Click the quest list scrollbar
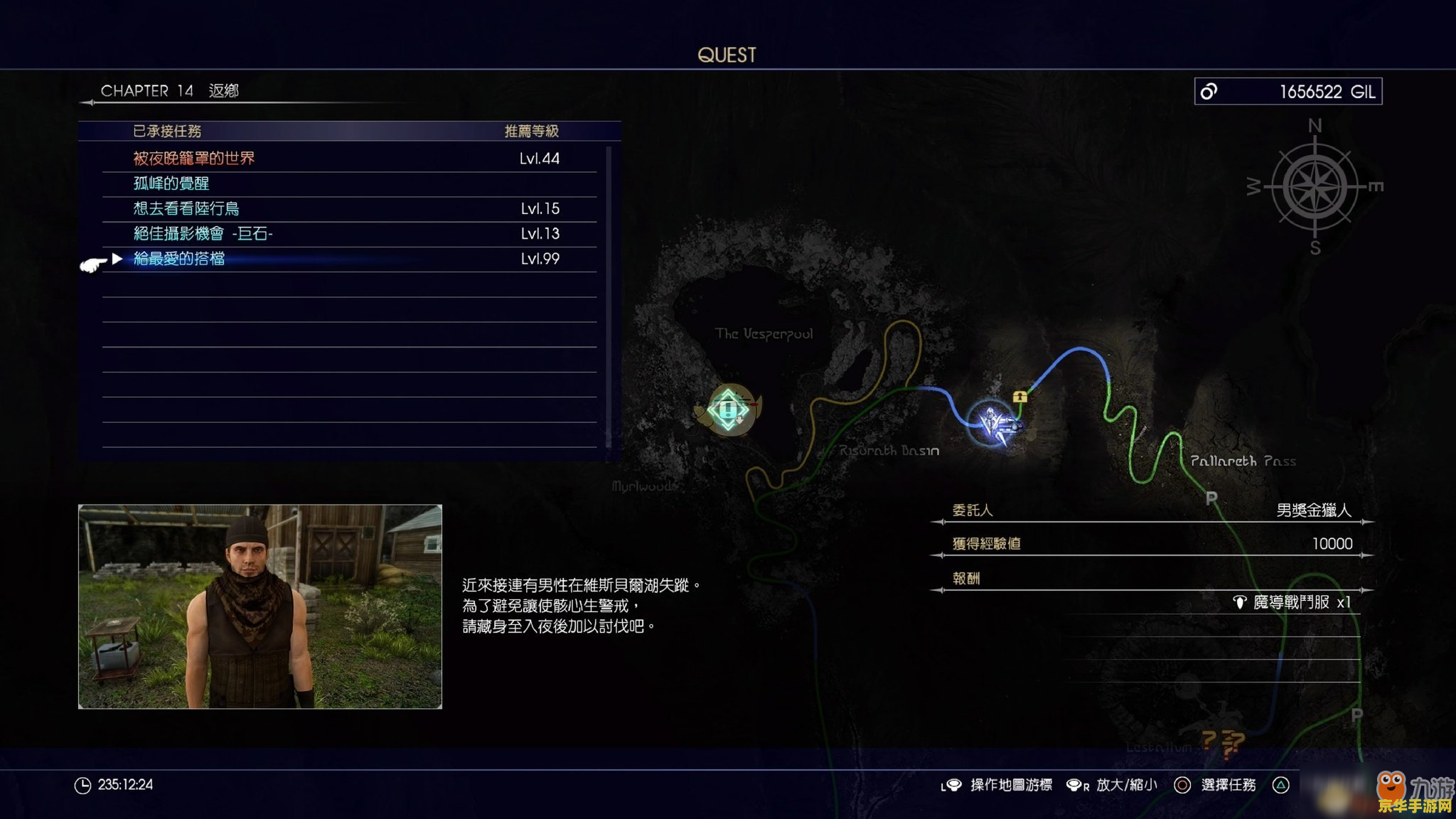Viewport: 1456px width, 819px height. coord(609,297)
